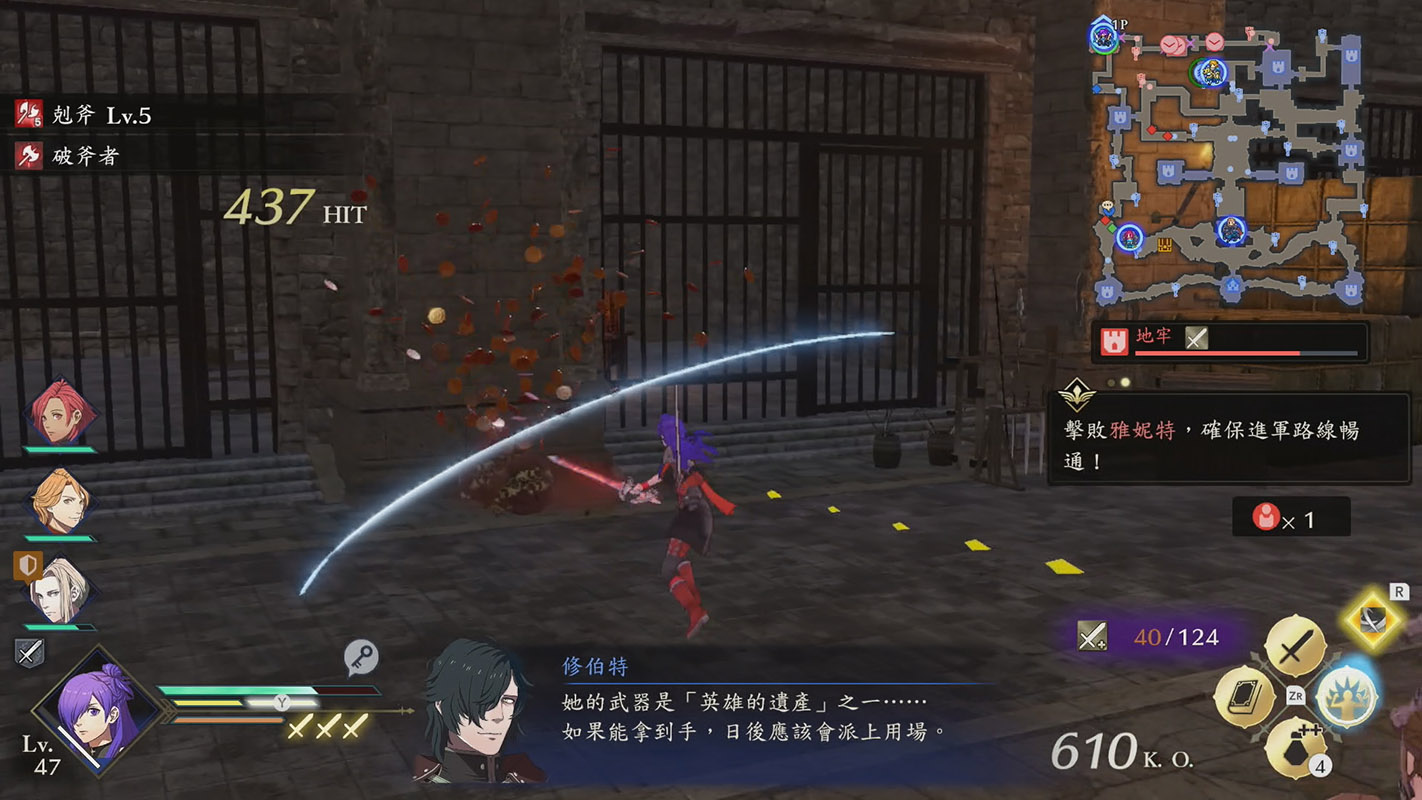Select the mission objective panel about 雅妮特
Image resolution: width=1422 pixels, height=800 pixels.
1228,439
